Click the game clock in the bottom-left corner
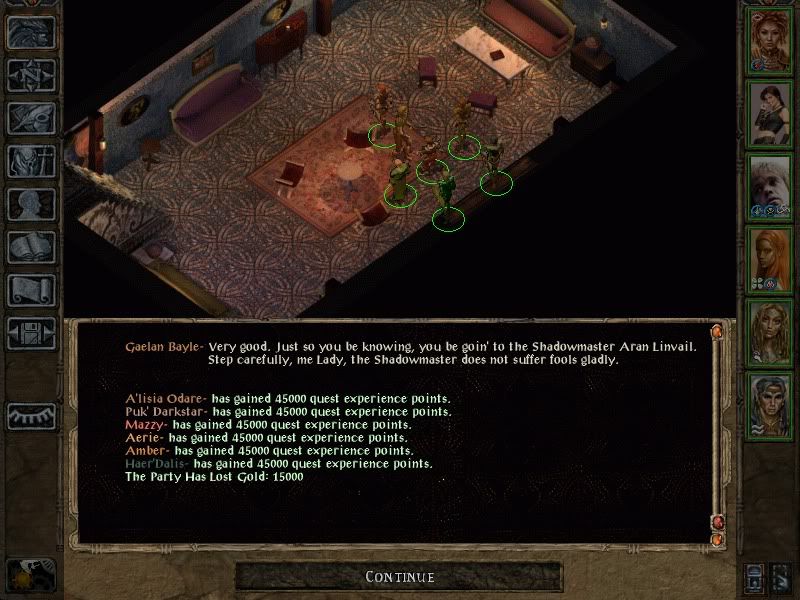 tap(30, 573)
